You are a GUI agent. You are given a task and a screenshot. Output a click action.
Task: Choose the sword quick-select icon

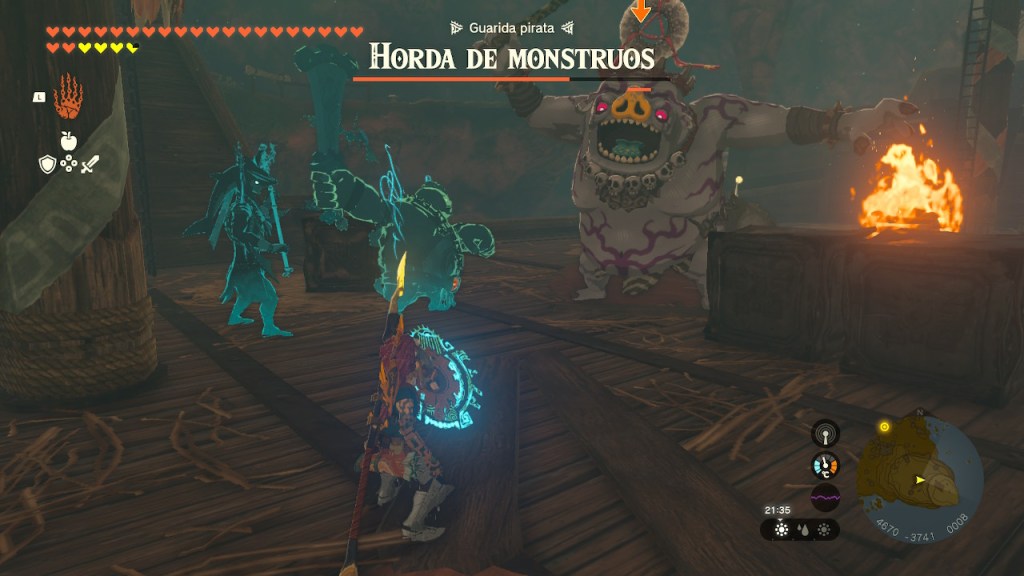(x=89, y=164)
